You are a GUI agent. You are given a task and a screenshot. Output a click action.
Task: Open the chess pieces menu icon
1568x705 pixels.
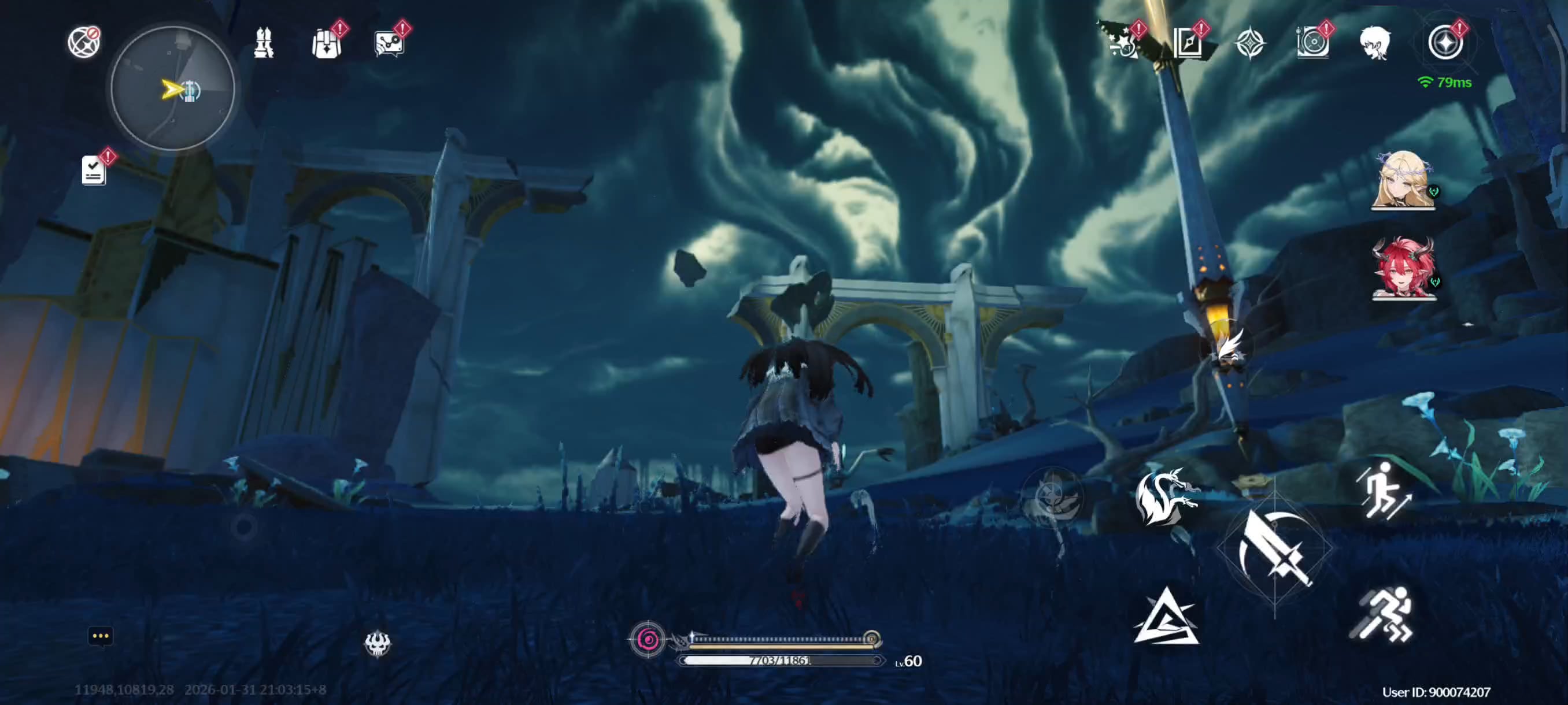click(264, 43)
